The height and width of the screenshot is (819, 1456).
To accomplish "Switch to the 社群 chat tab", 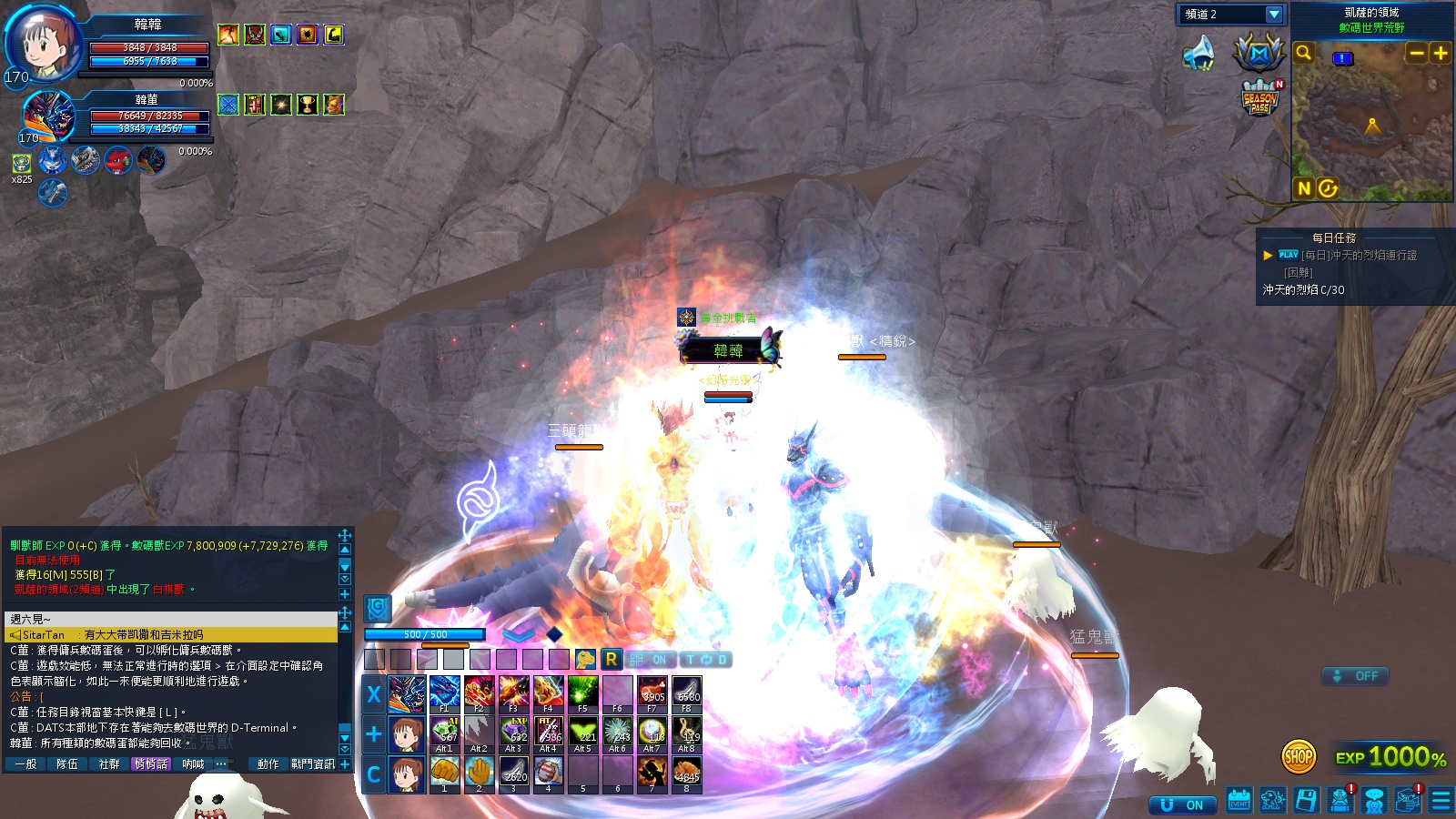I will [x=109, y=764].
